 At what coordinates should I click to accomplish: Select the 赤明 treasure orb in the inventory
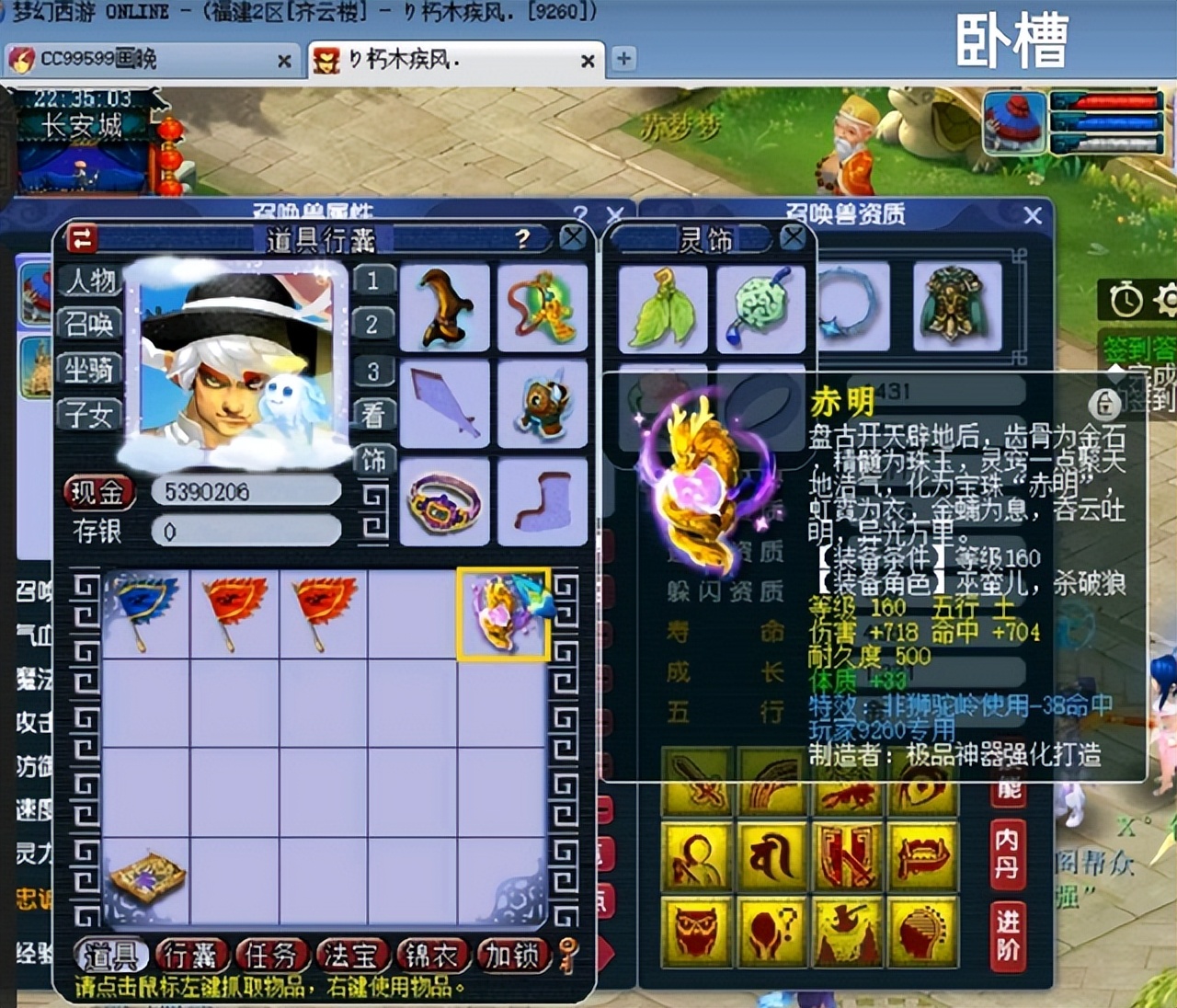(503, 612)
